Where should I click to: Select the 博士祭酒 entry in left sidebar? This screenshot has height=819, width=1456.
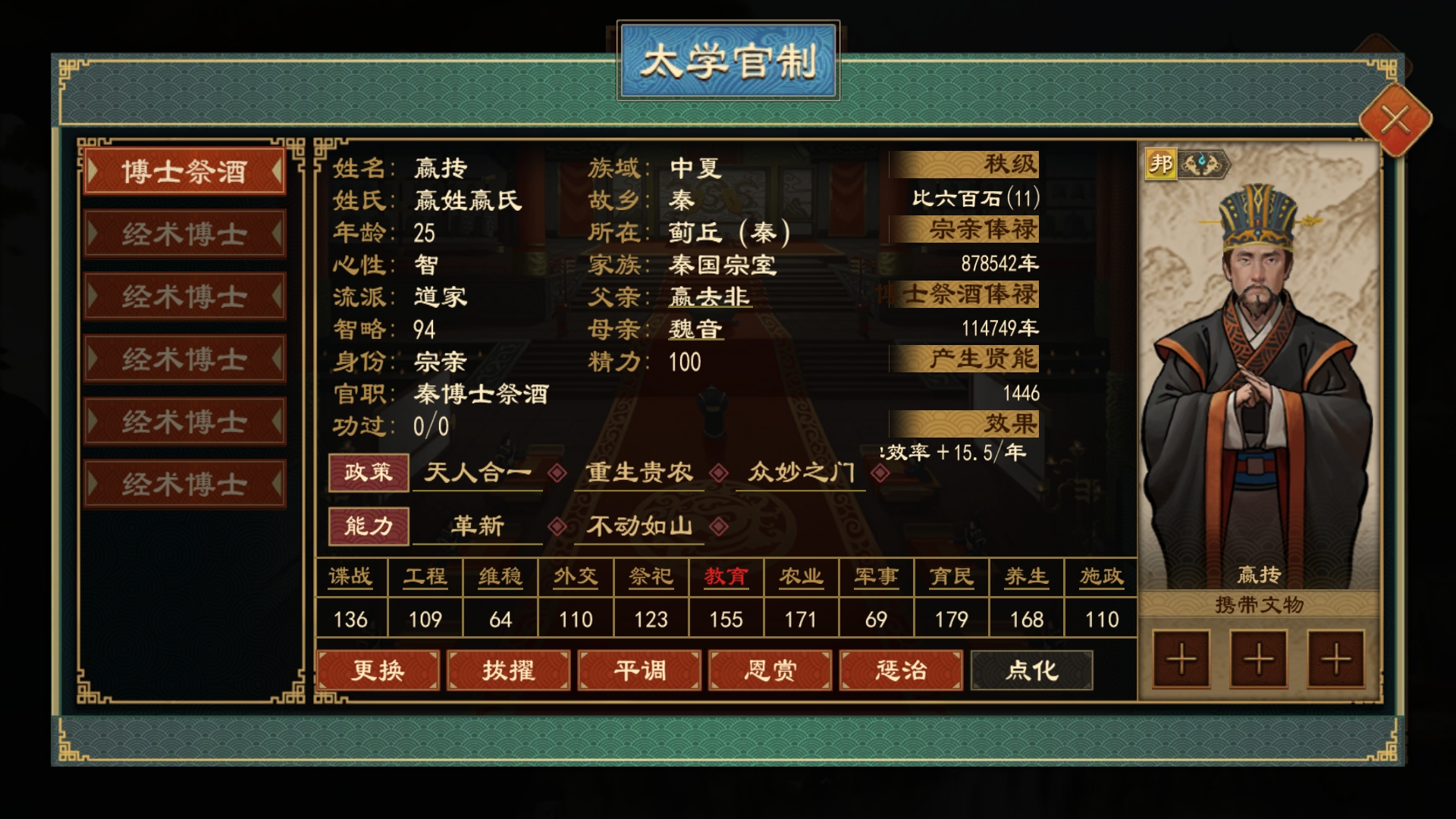184,171
